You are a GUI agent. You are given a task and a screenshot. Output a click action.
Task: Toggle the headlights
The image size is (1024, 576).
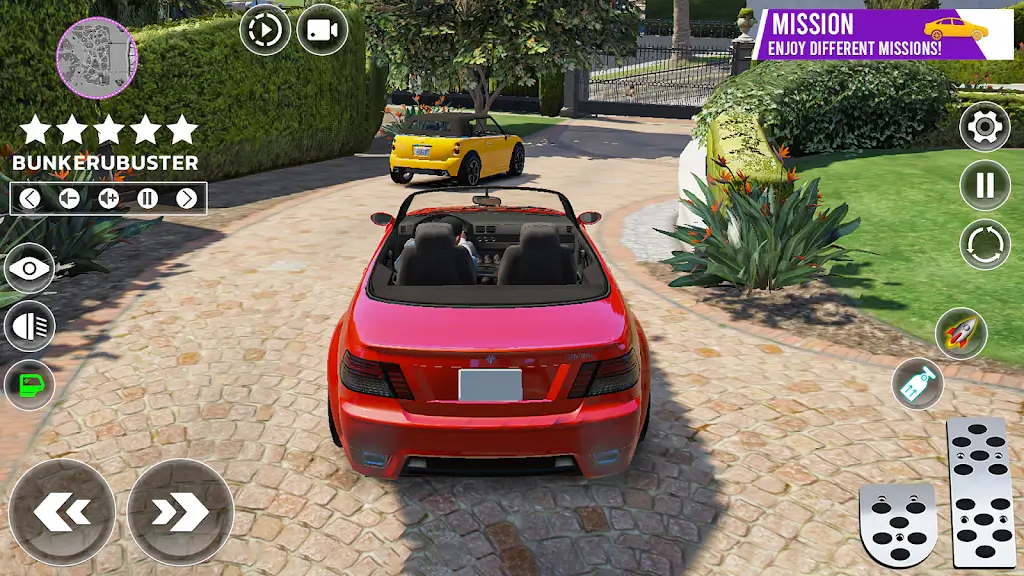pyautogui.click(x=29, y=327)
